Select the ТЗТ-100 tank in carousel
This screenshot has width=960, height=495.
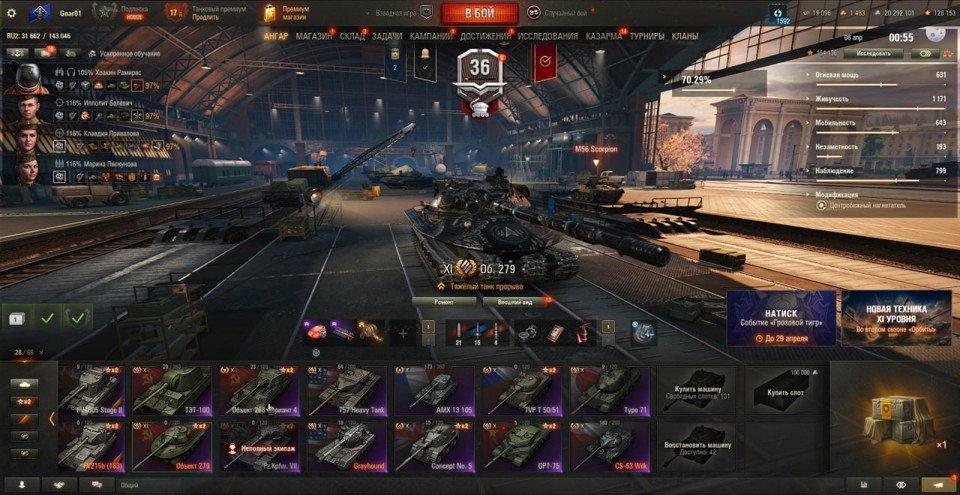[172, 390]
